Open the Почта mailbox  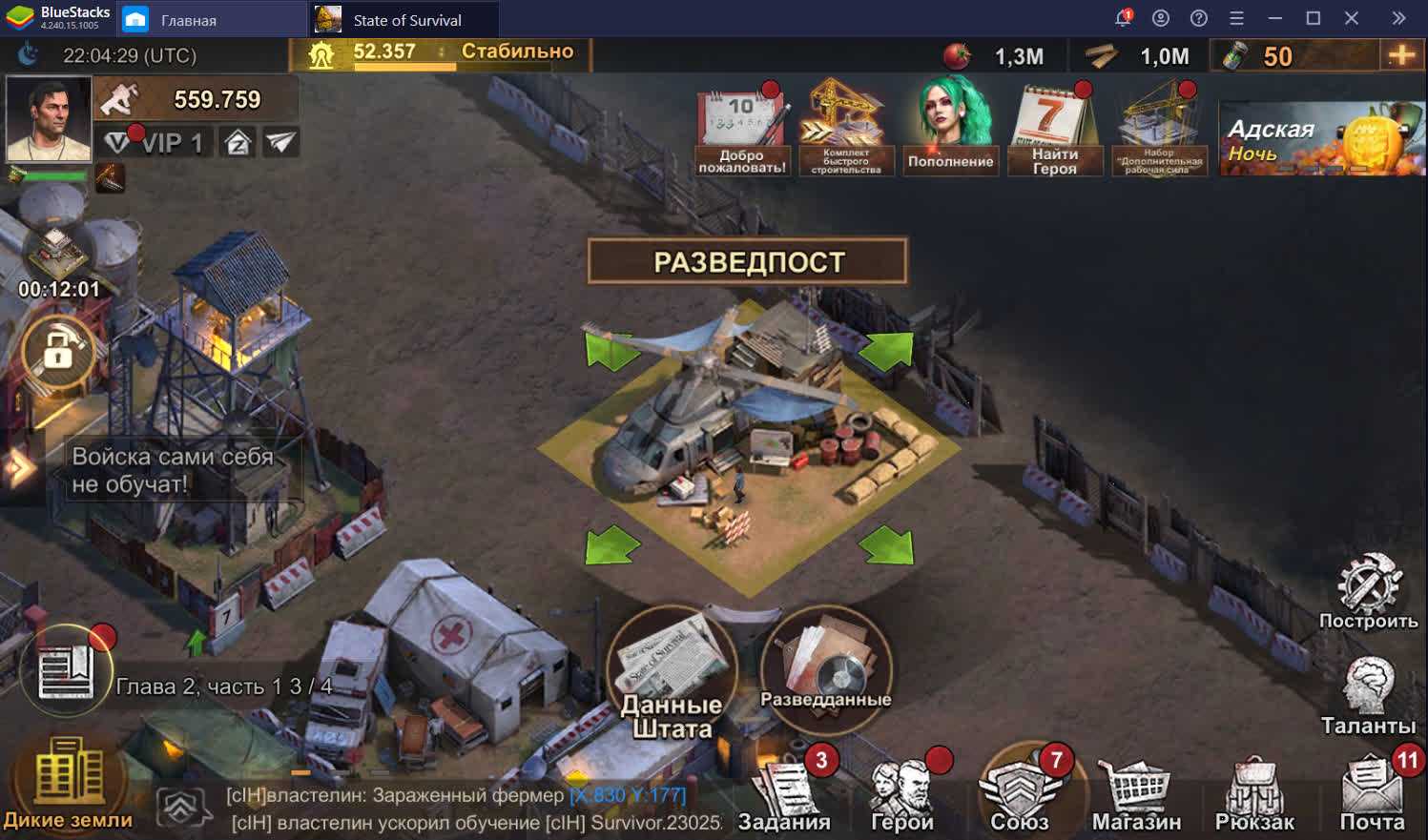click(1373, 795)
